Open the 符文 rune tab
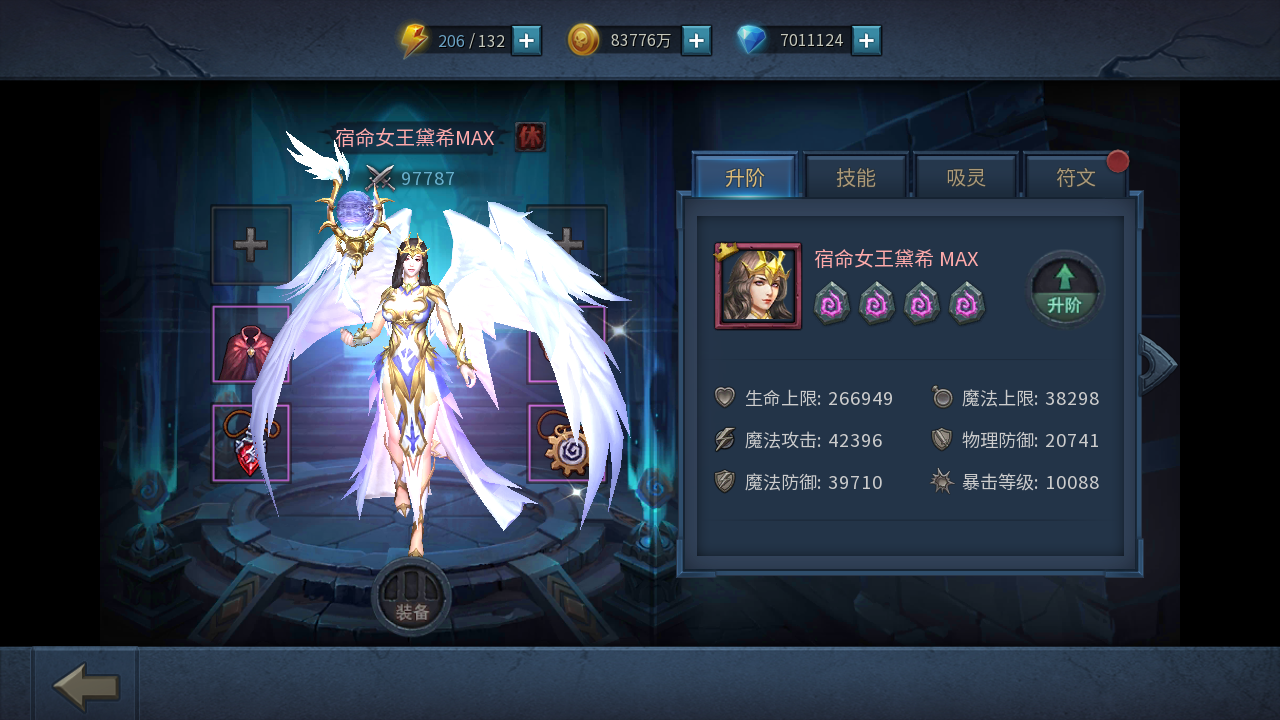 pyautogui.click(x=1076, y=178)
